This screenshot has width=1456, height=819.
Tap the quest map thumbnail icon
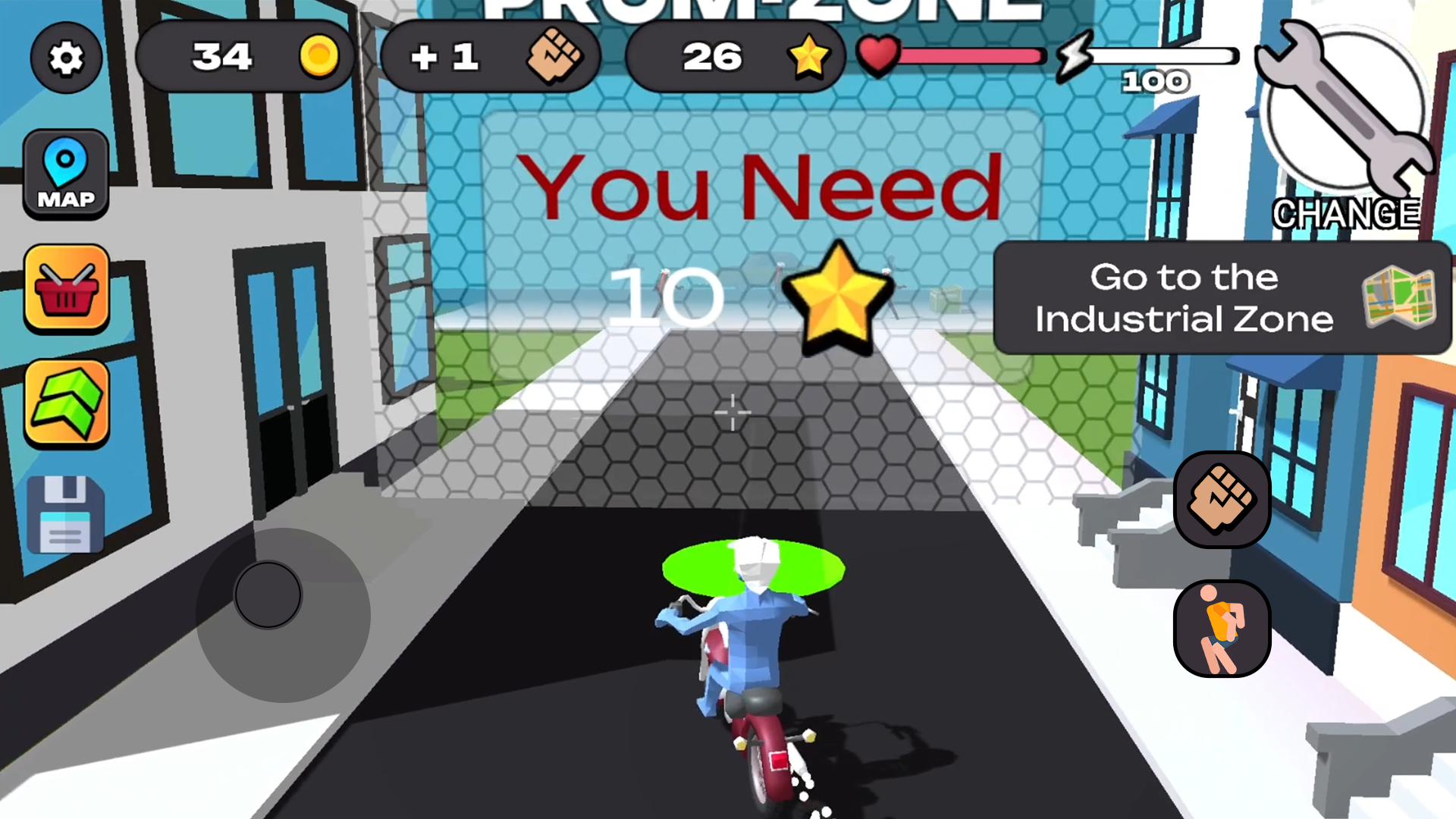(1399, 300)
